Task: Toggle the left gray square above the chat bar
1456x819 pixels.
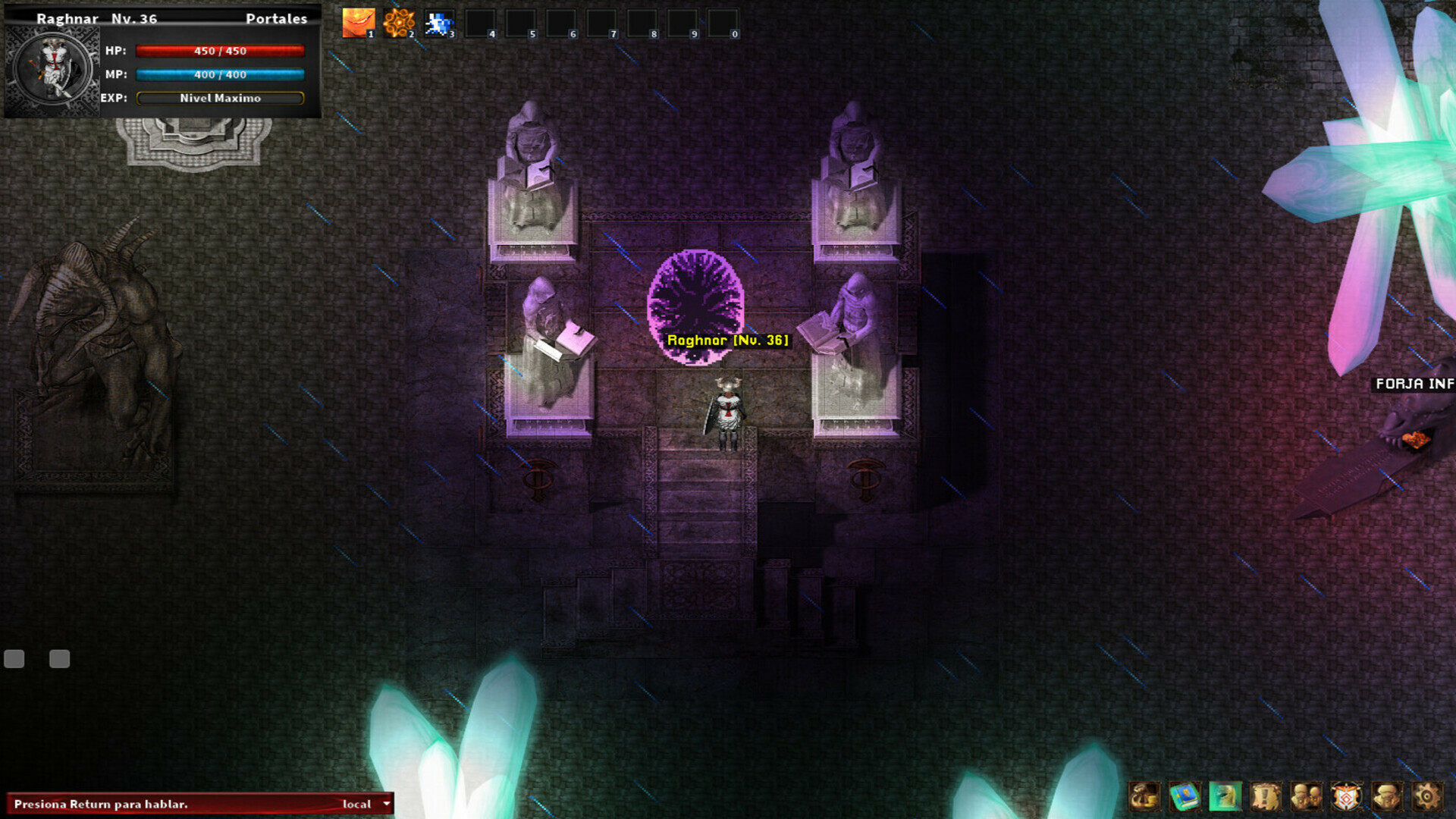Action: [15, 659]
